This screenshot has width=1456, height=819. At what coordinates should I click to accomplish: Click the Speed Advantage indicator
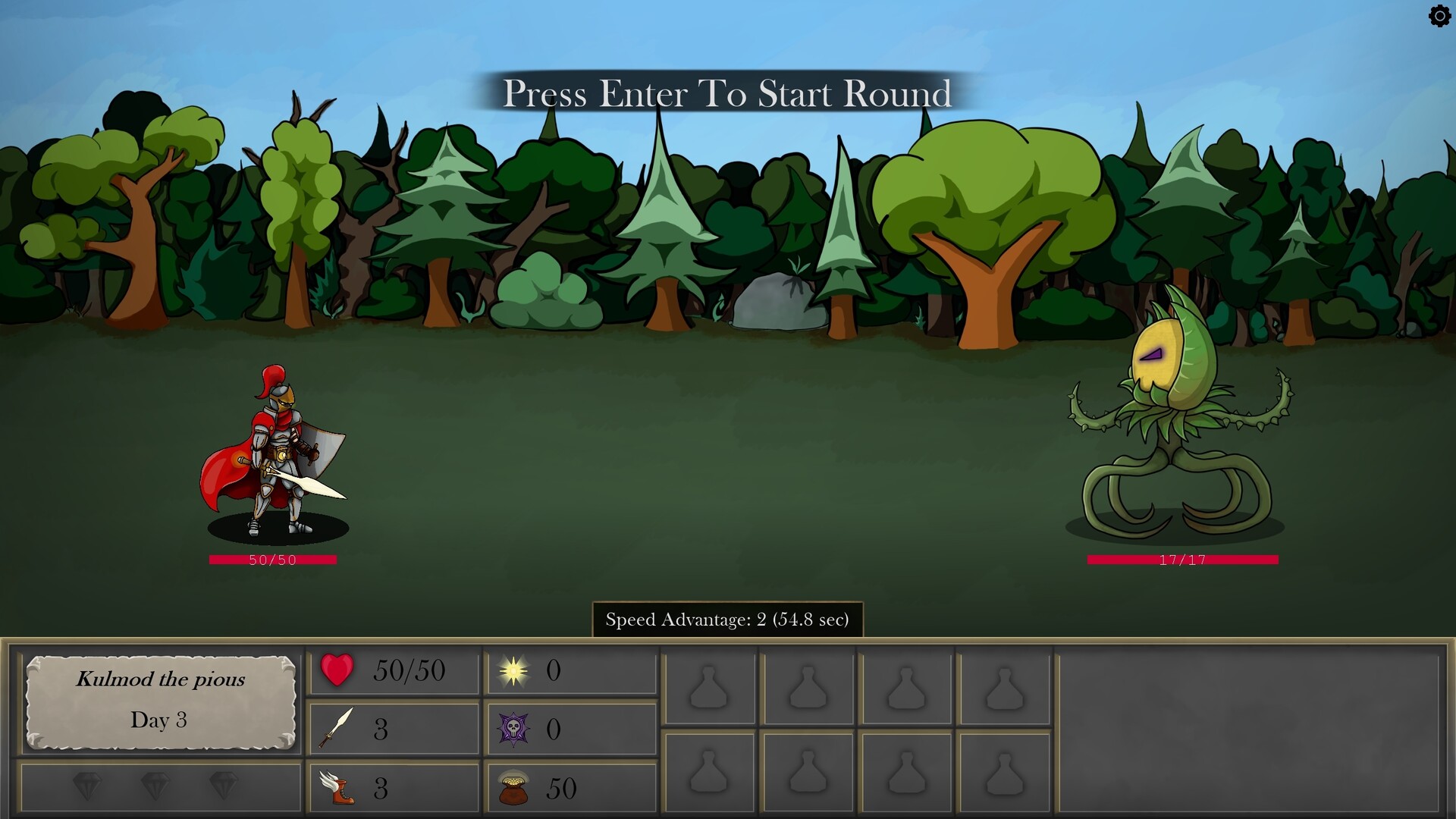point(726,620)
